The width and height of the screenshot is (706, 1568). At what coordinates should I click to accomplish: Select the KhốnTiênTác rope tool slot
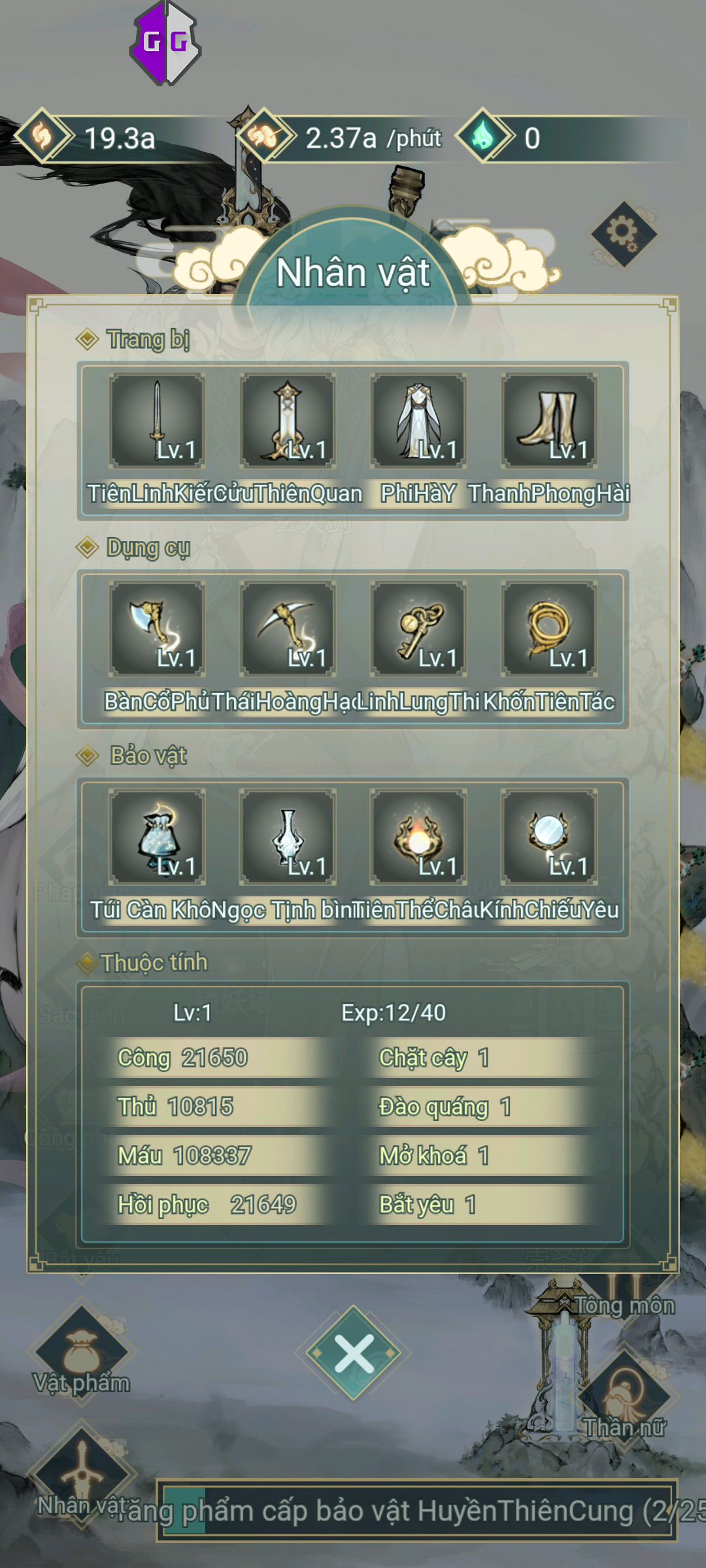coord(549,629)
